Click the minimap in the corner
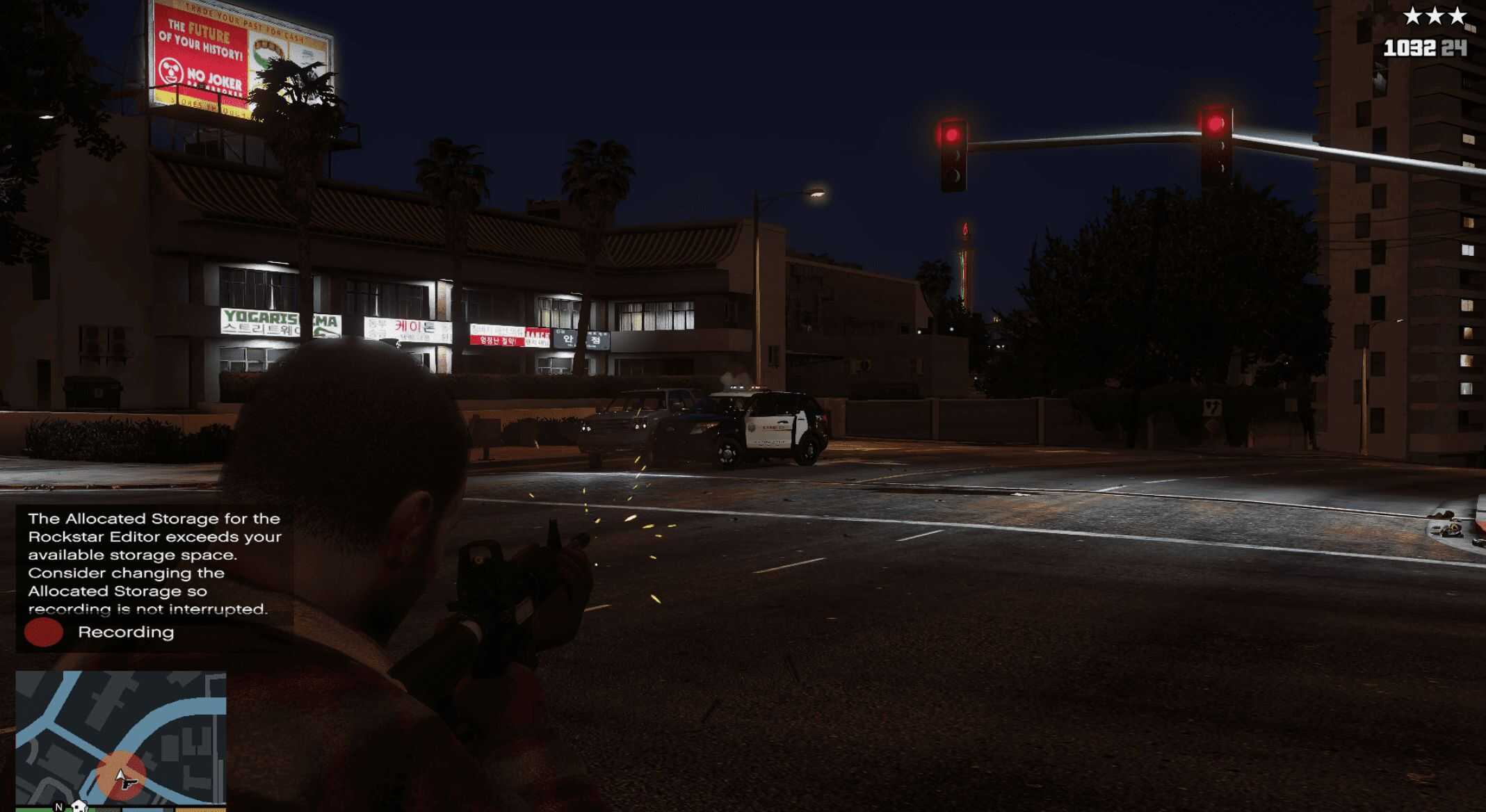The height and width of the screenshot is (812, 1486). (120, 737)
